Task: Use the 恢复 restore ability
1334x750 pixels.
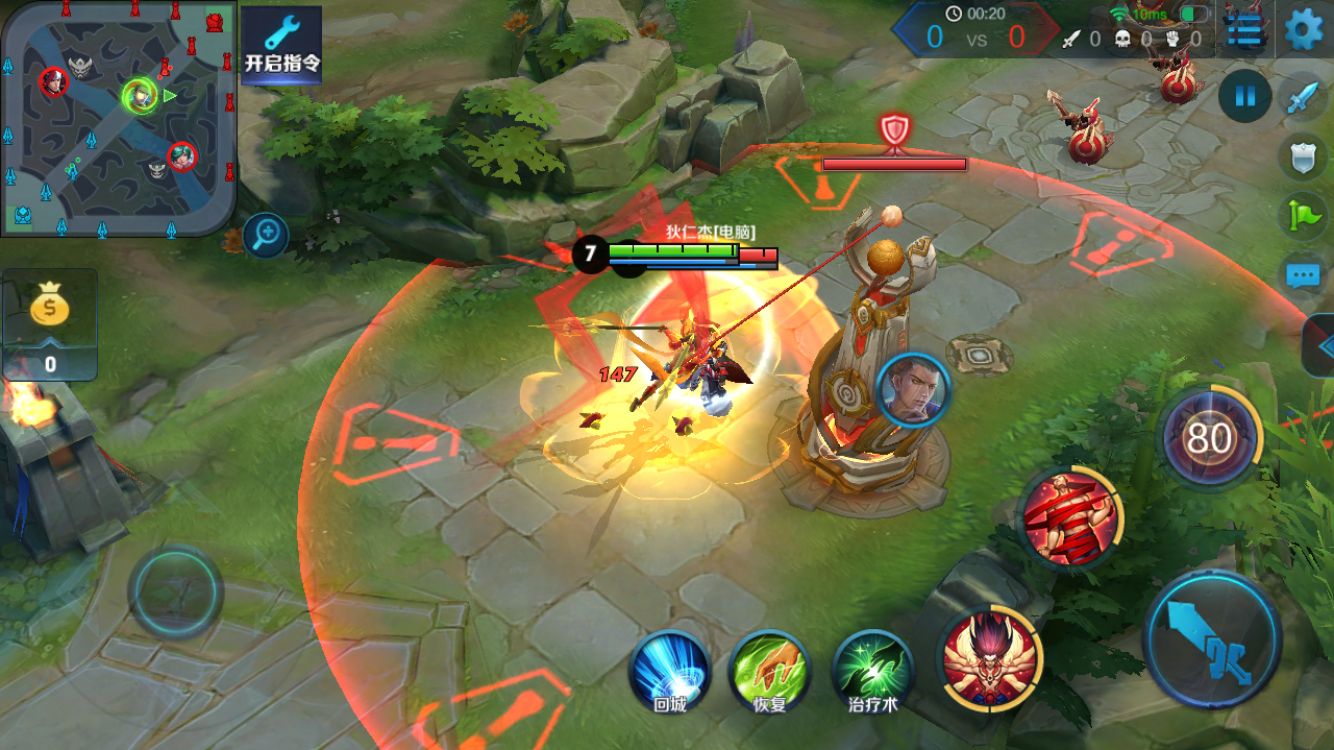Action: [769, 670]
